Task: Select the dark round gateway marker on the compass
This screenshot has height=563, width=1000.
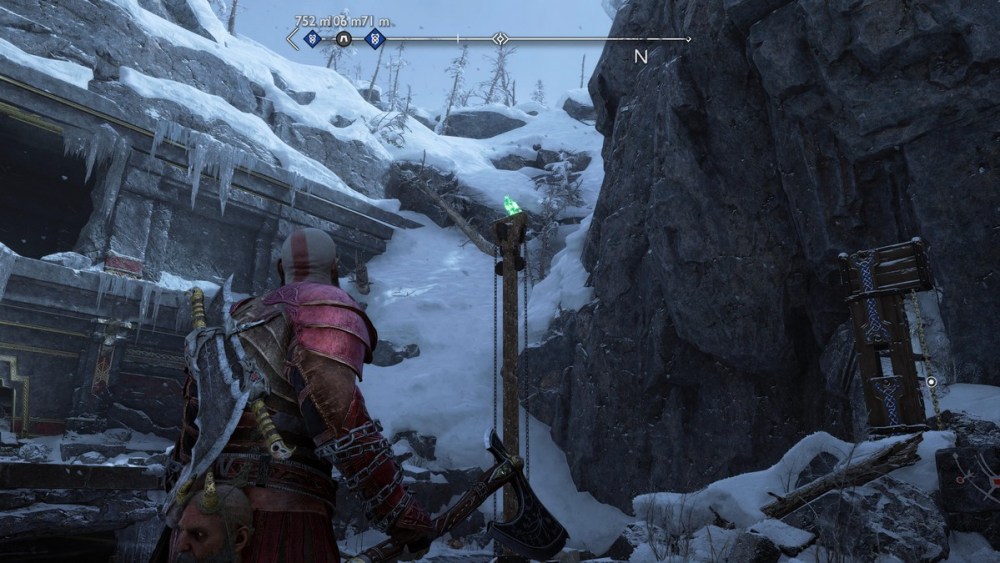Action: point(343,39)
